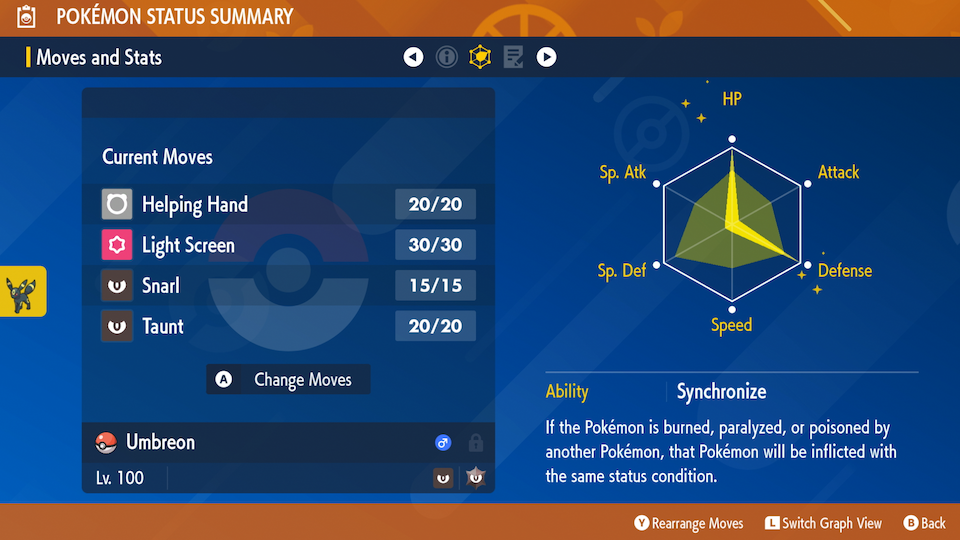Open the memo notes tab

click(x=513, y=57)
